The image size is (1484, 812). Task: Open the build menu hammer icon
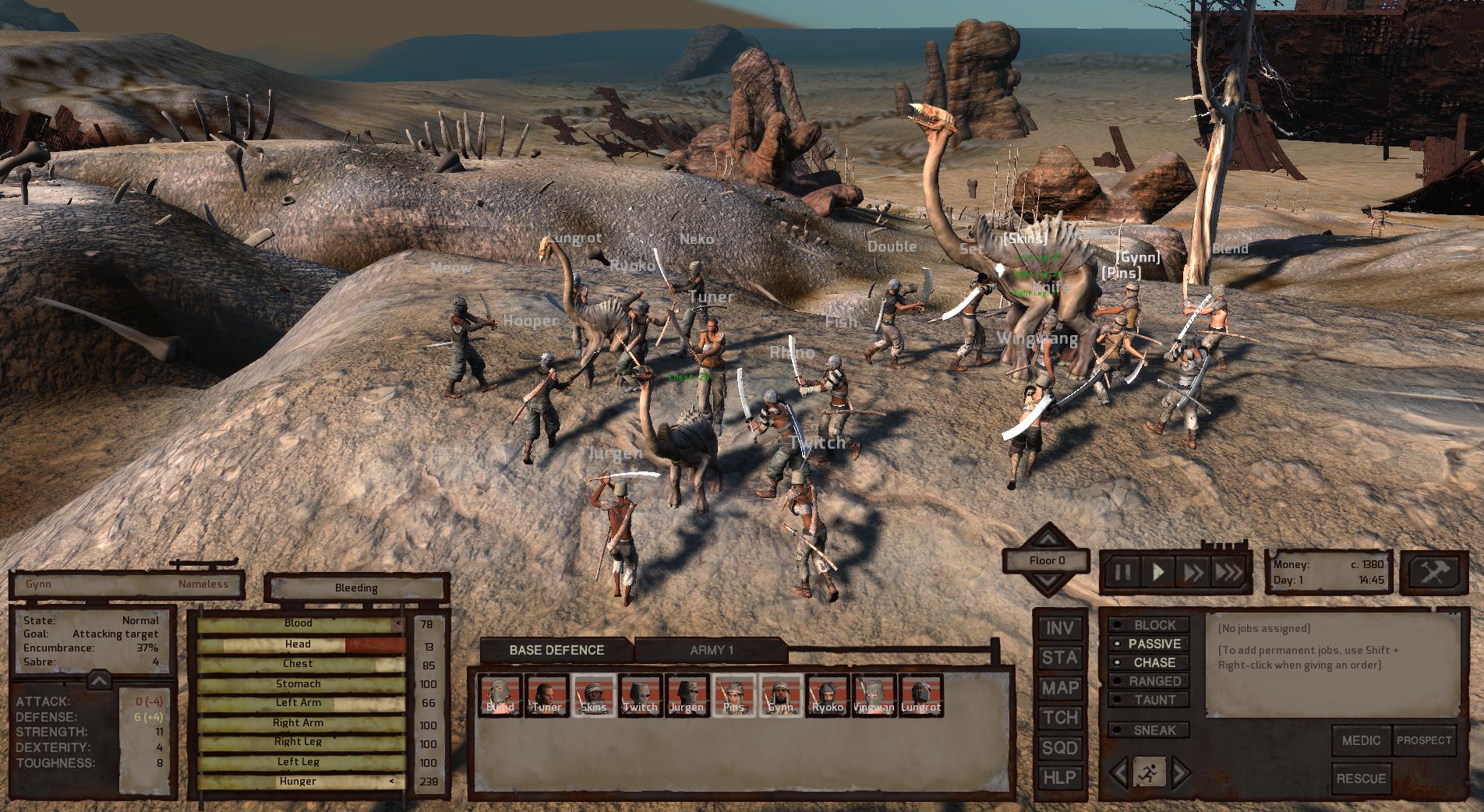(x=1434, y=574)
